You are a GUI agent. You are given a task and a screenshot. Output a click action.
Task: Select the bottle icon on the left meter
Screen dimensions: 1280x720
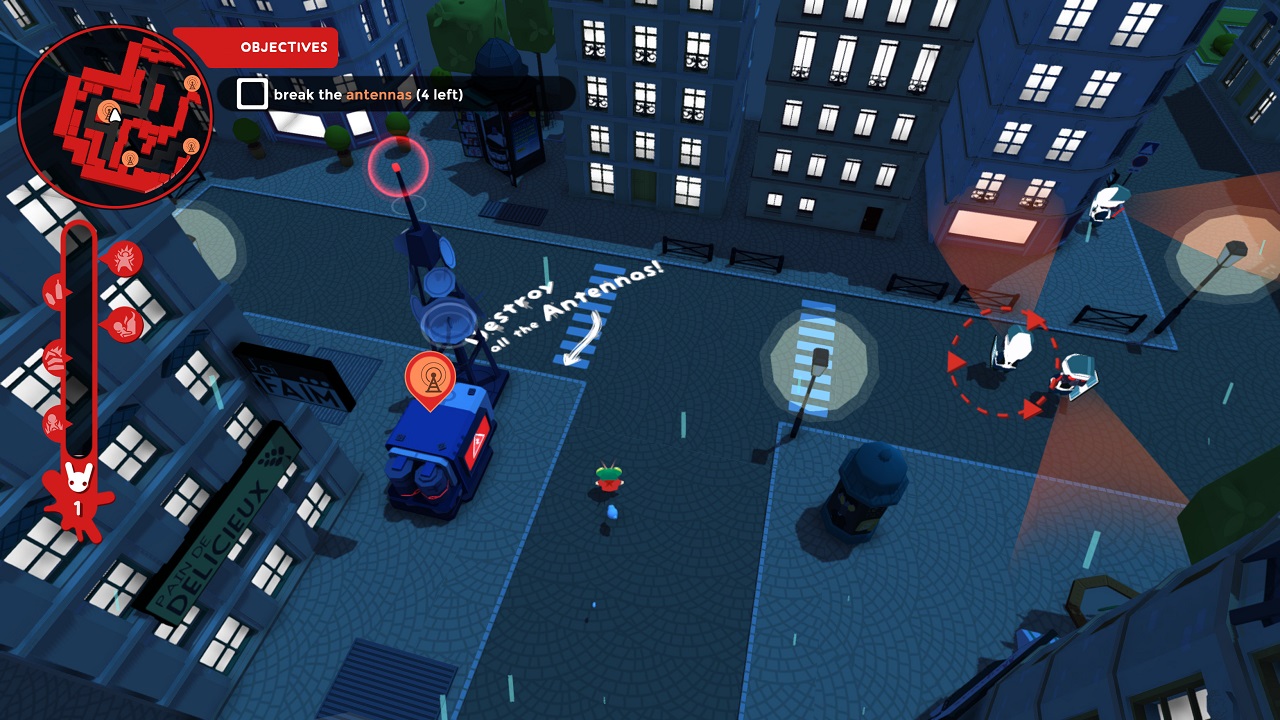55,291
